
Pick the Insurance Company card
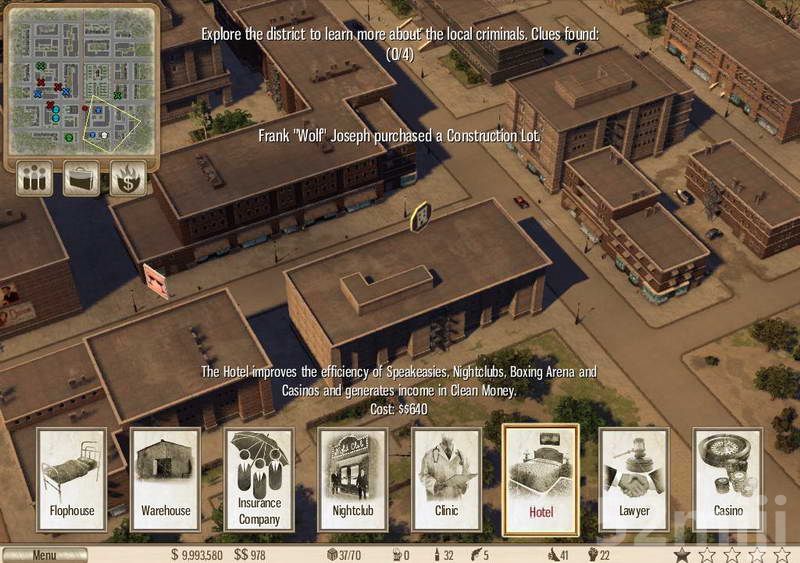259,479
